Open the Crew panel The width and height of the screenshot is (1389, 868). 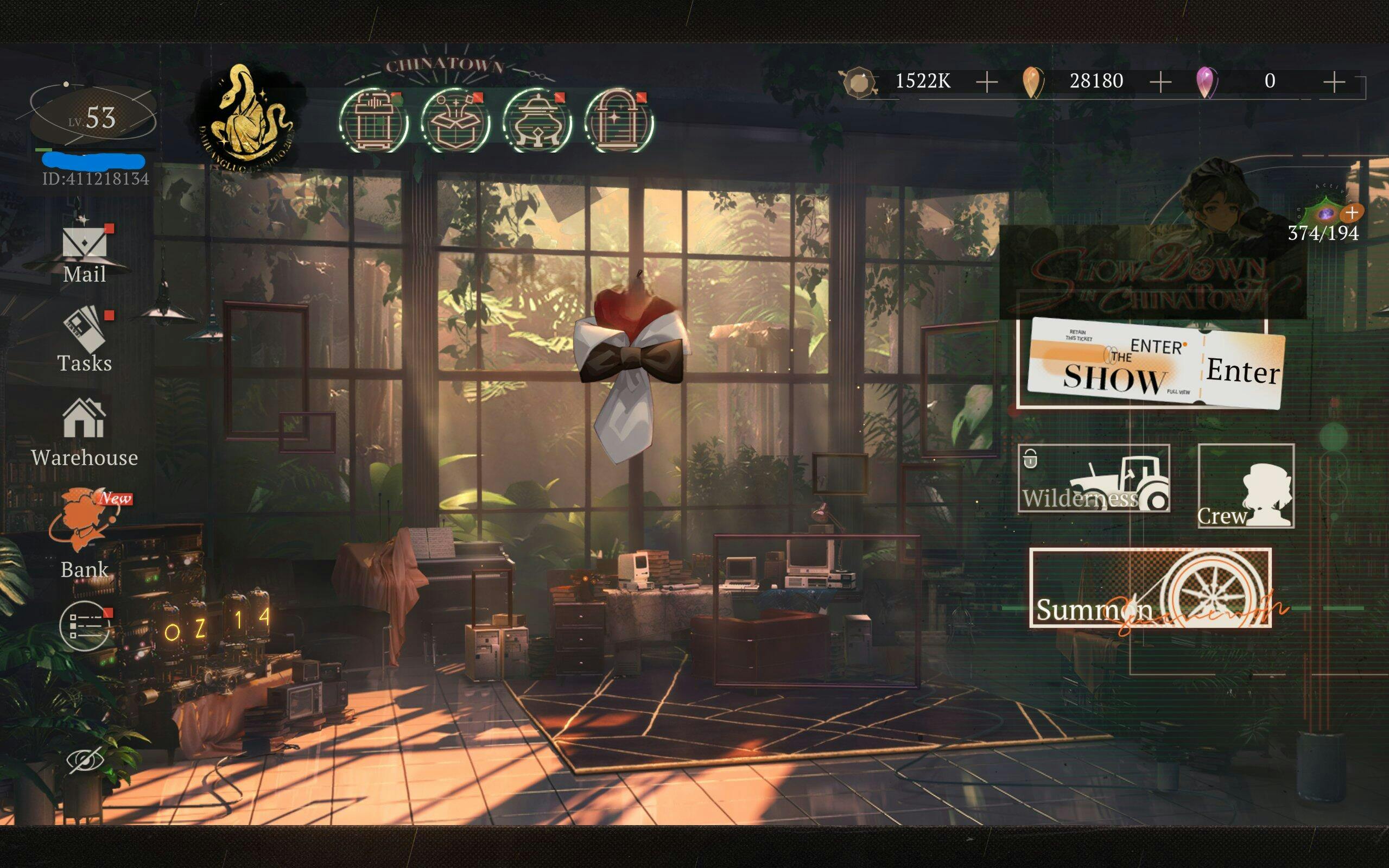coord(1246,486)
